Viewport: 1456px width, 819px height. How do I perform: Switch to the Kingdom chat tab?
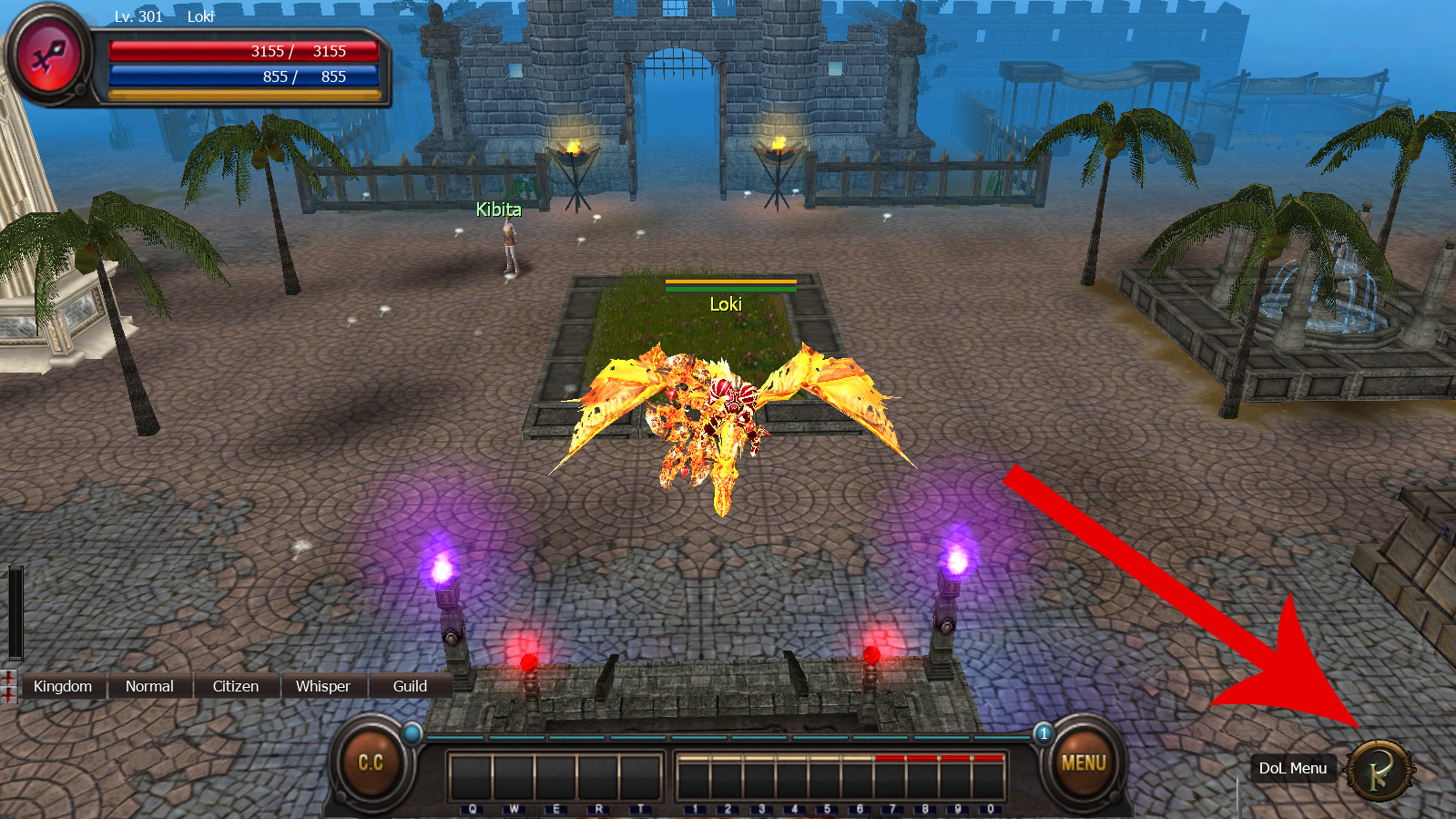pos(63,686)
